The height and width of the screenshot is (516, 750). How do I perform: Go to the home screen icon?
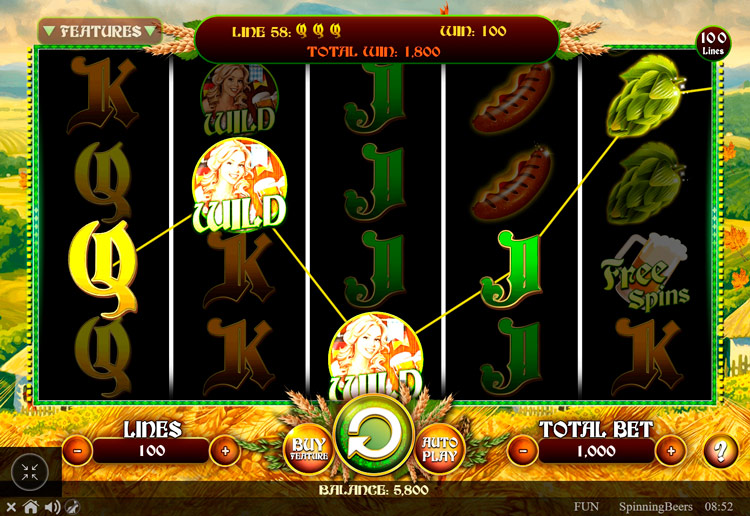pyautogui.click(x=31, y=507)
